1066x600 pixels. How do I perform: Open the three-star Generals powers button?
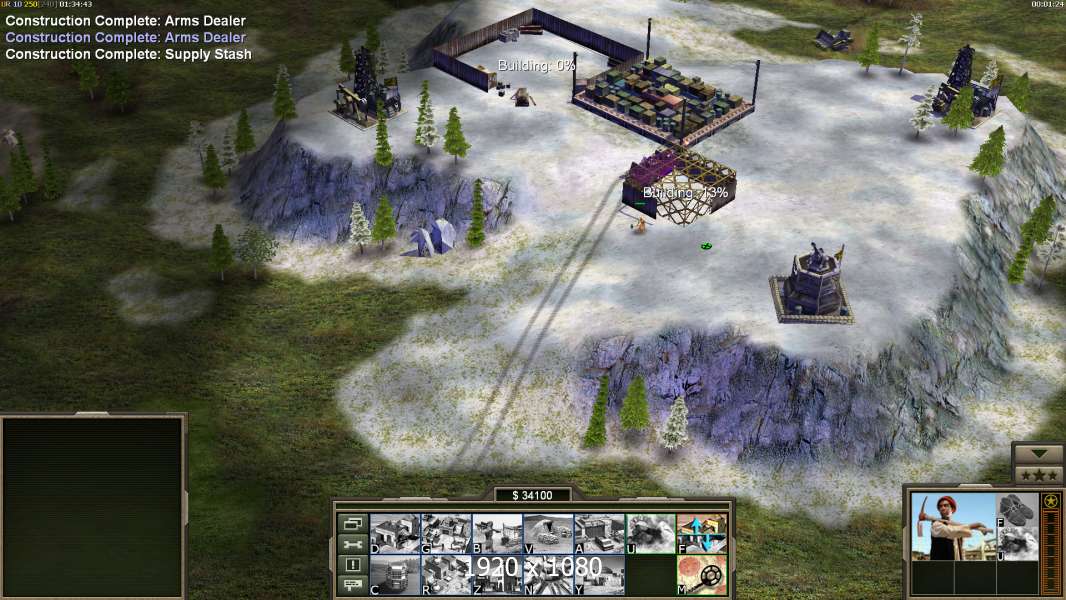click(x=1038, y=475)
